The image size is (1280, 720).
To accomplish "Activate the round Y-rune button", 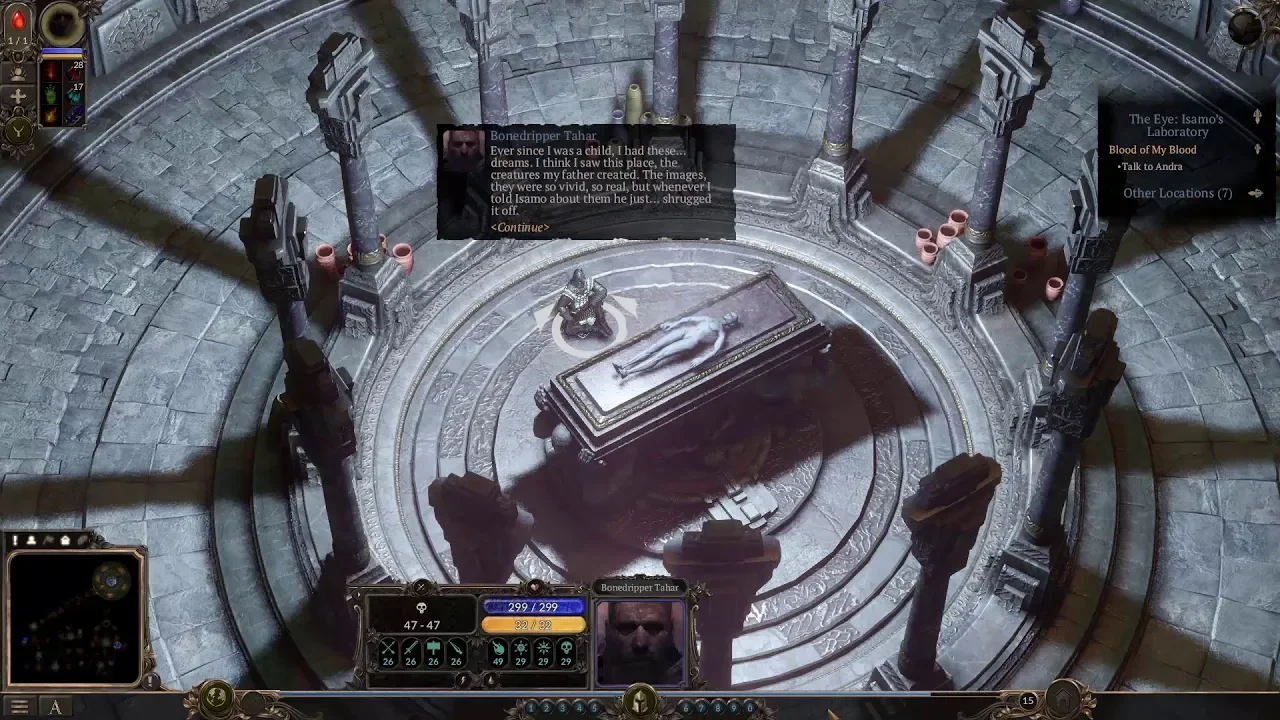I will 18,130.
